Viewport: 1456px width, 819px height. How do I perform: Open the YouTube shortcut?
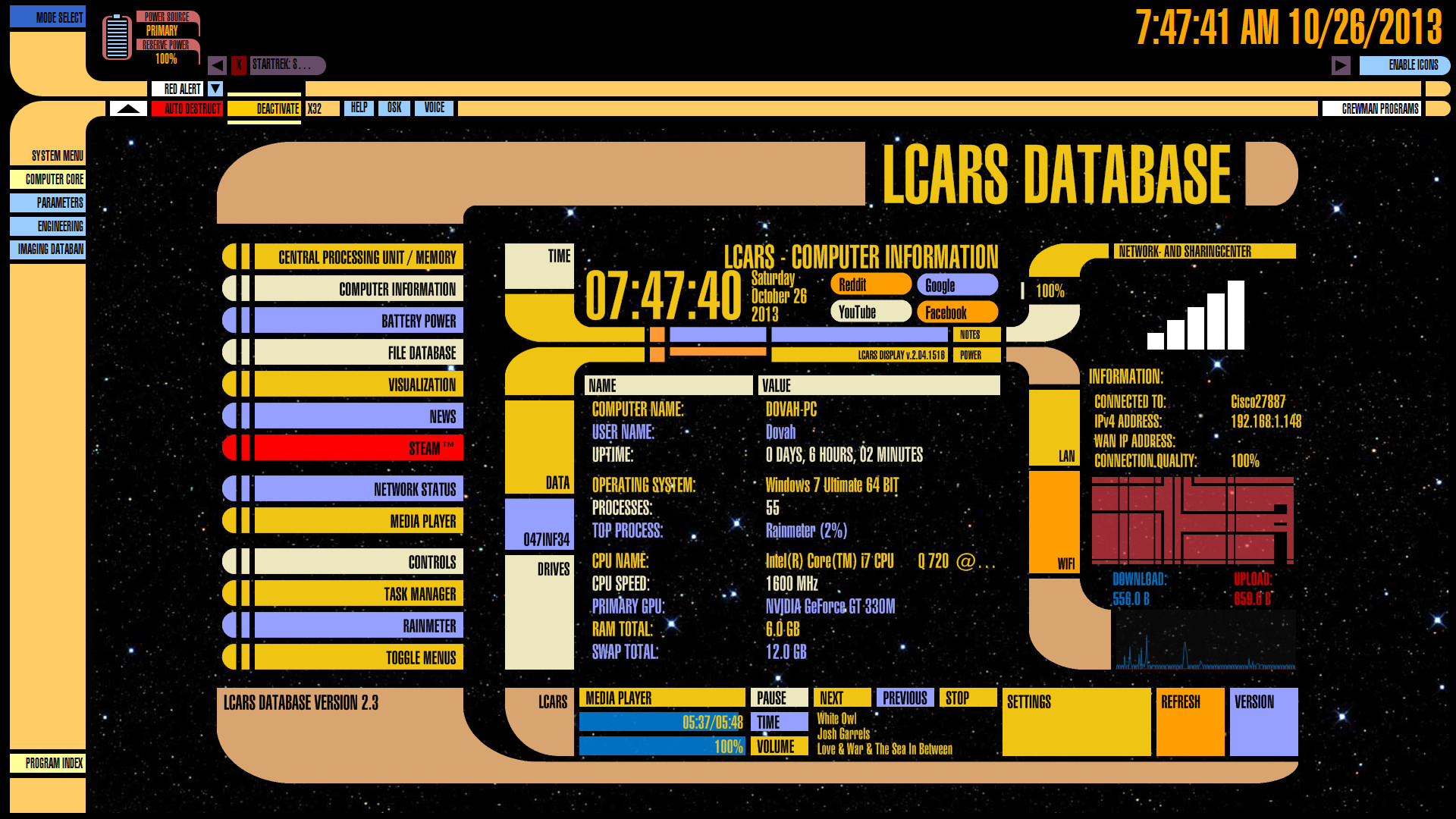tap(871, 312)
